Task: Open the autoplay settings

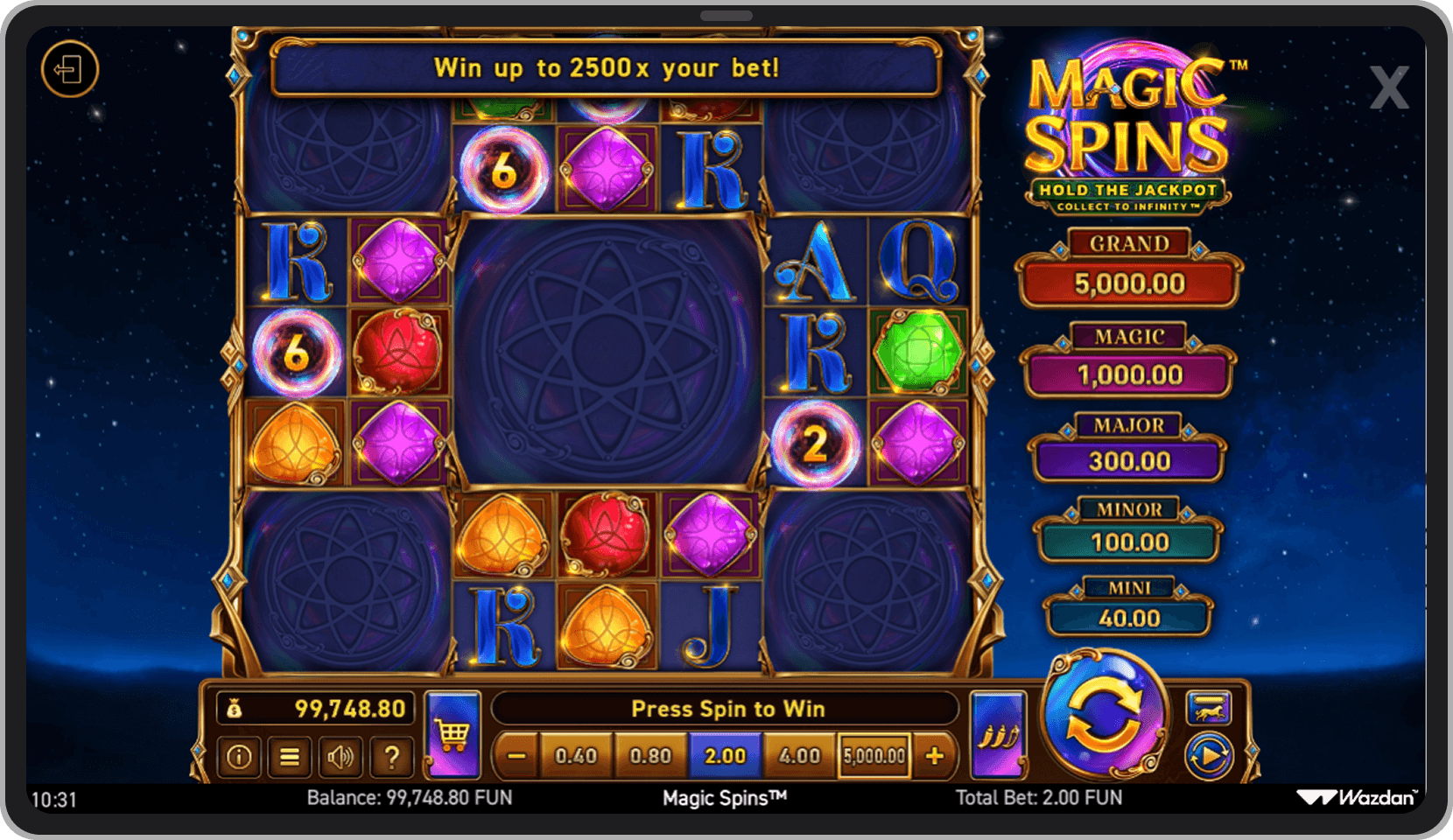Action: point(1211,754)
